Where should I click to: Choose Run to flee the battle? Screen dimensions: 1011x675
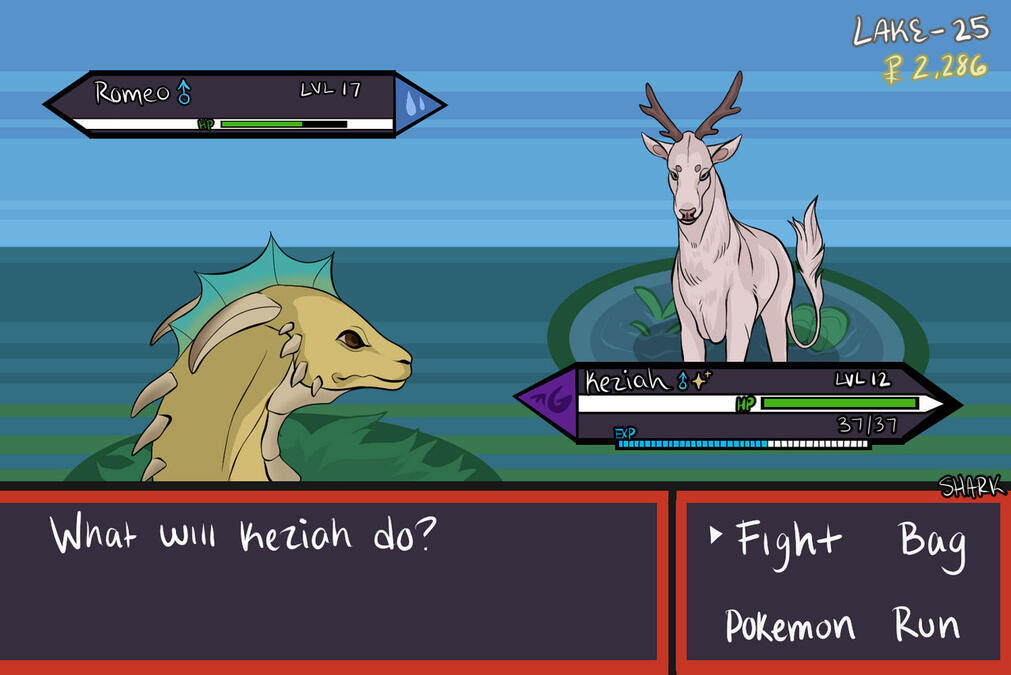(x=927, y=626)
